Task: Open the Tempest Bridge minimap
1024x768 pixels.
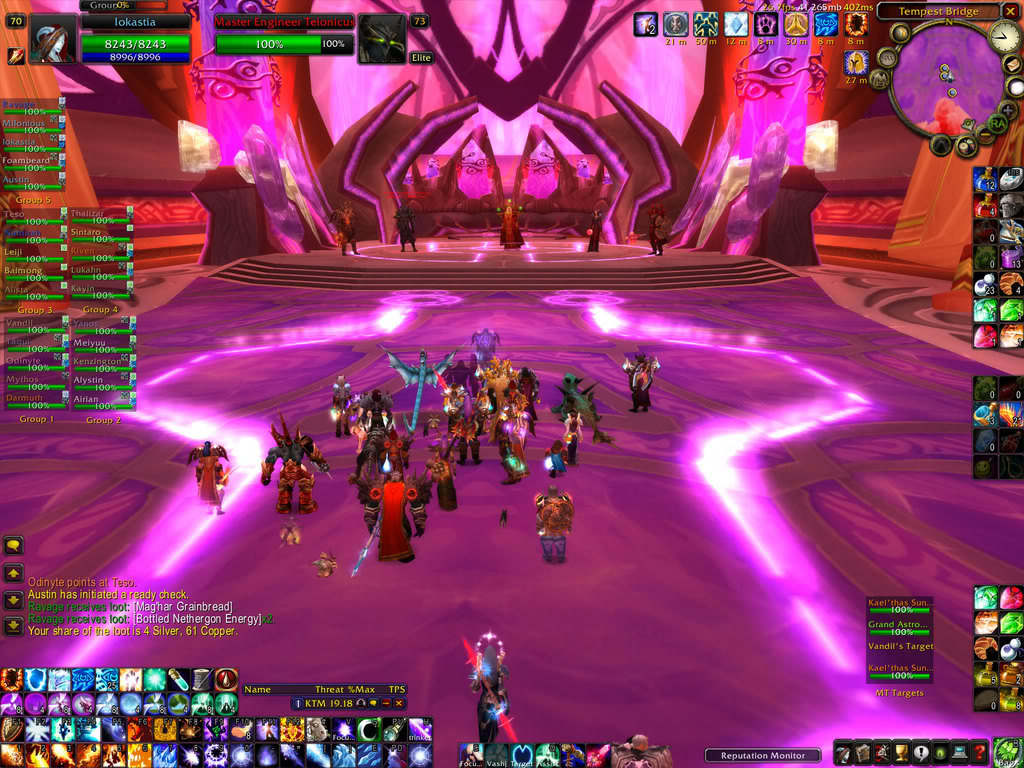Action: point(944,80)
